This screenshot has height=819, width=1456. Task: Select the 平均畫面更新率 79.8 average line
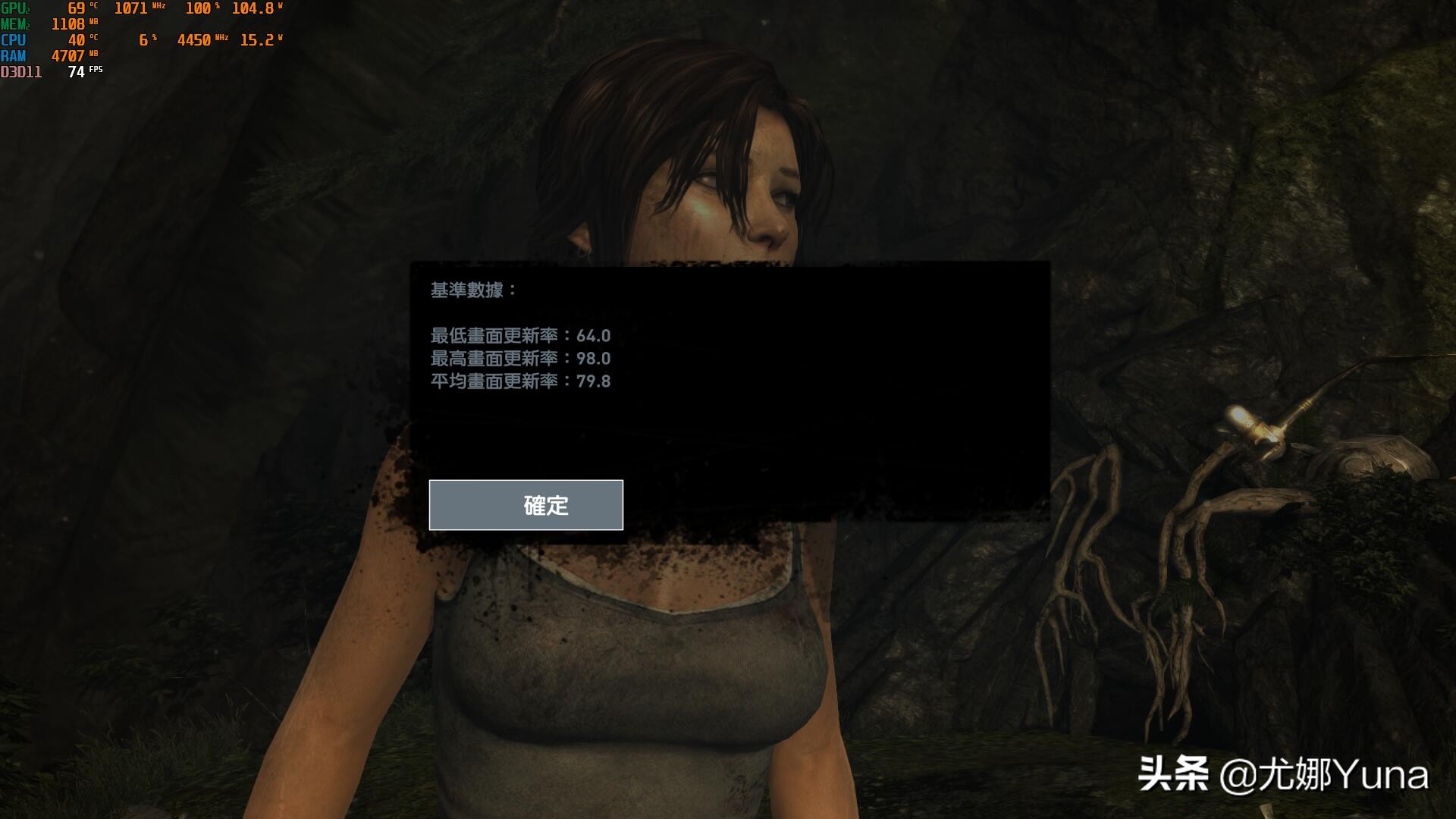click(521, 382)
